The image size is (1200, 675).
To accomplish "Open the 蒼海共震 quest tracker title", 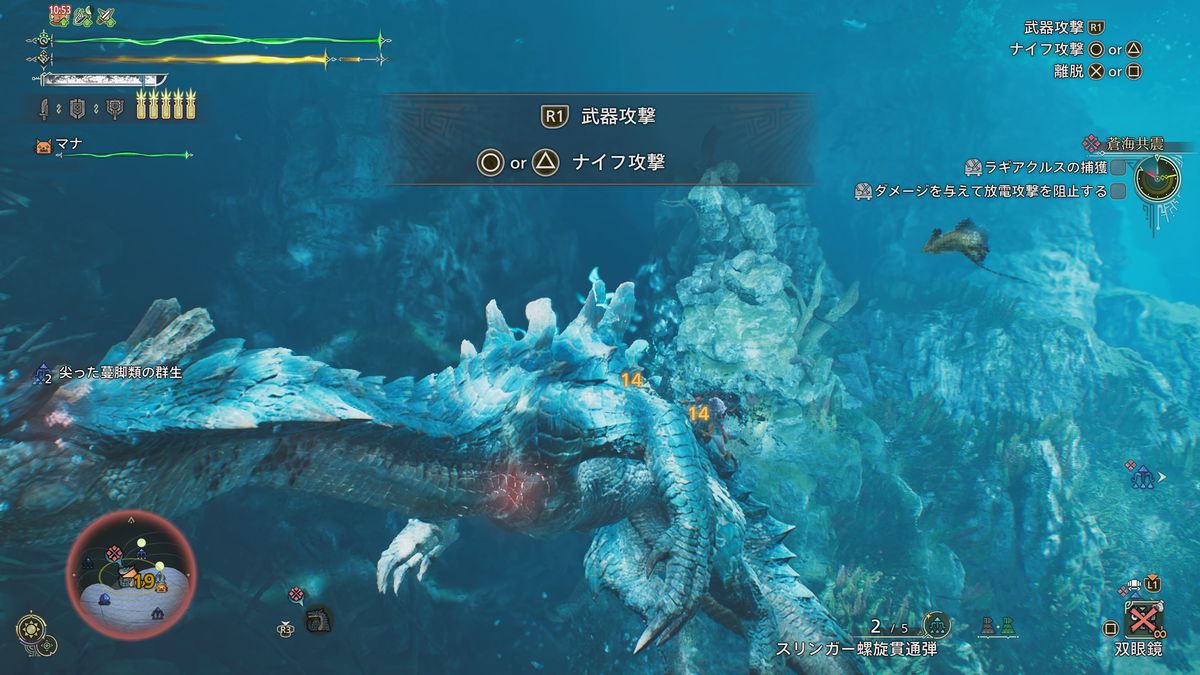I will click(x=1134, y=144).
